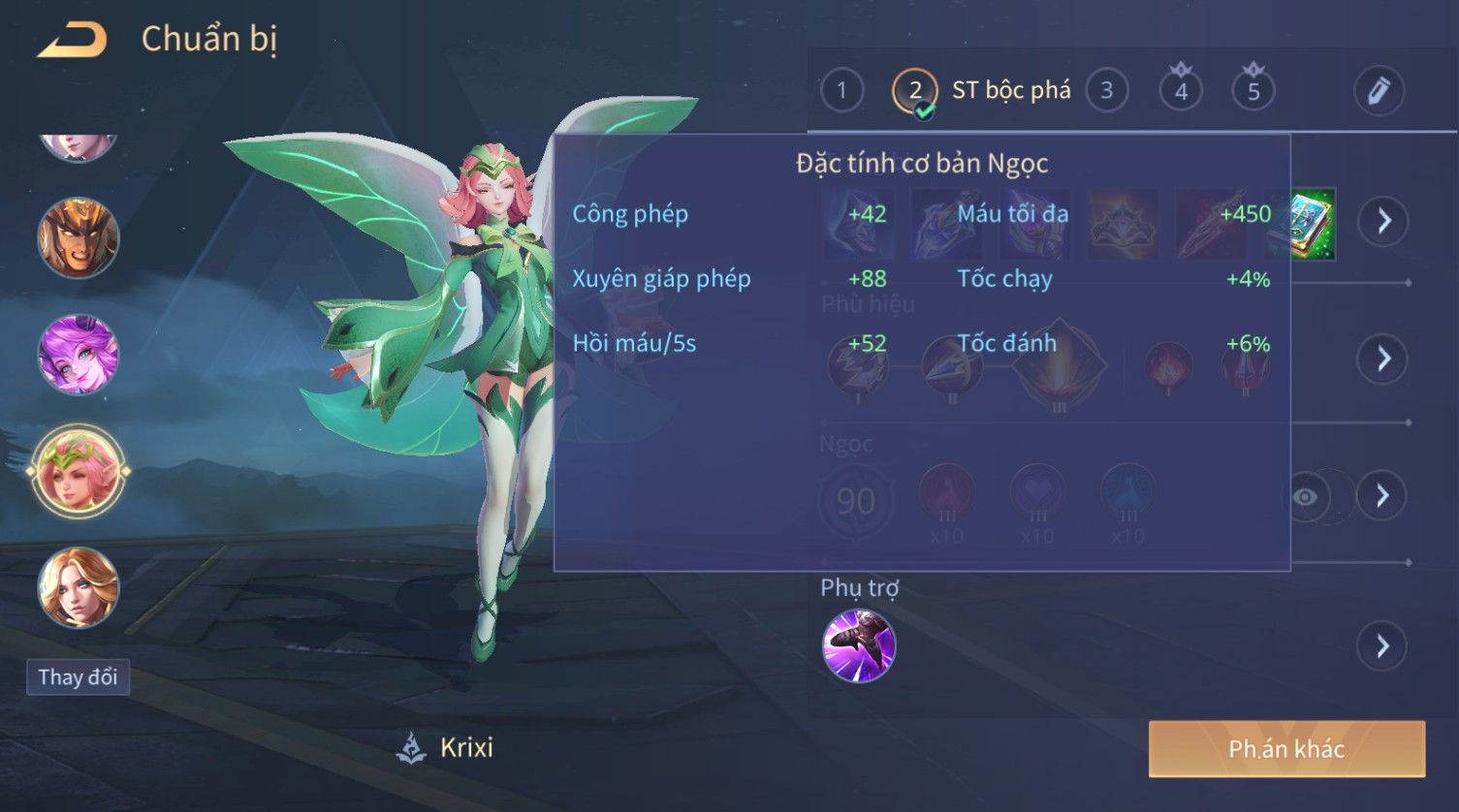Open the Phụ trợ selection arrow
The image size is (1459, 812).
point(1383,645)
